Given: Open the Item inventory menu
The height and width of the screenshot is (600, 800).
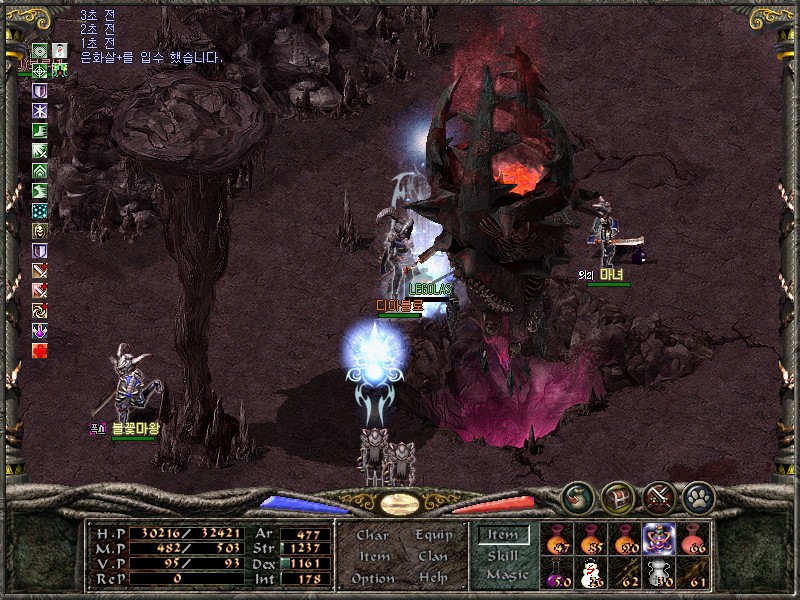Looking at the screenshot, I should [x=373, y=557].
